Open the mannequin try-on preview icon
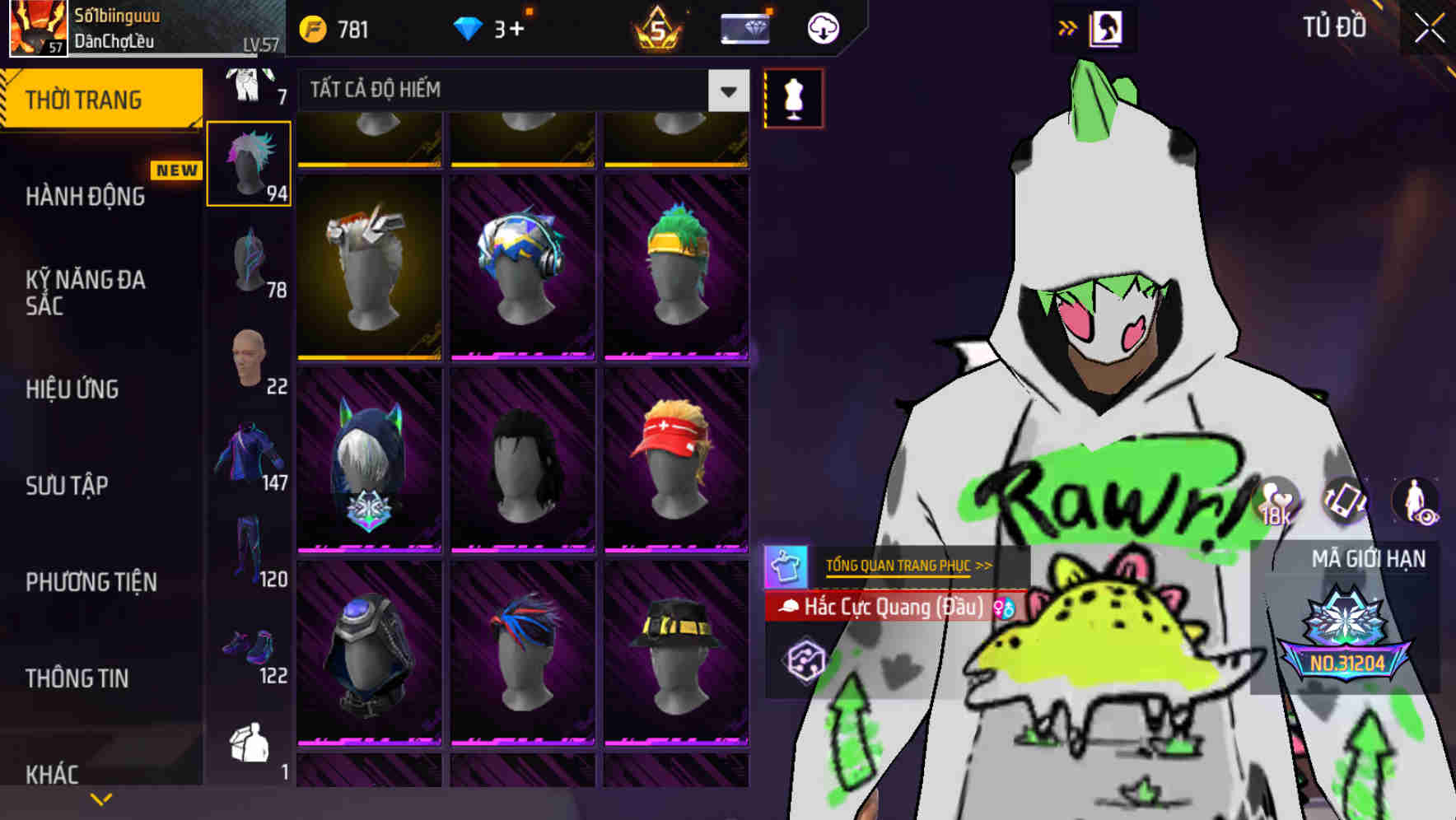Viewport: 1456px width, 820px height. [793, 97]
